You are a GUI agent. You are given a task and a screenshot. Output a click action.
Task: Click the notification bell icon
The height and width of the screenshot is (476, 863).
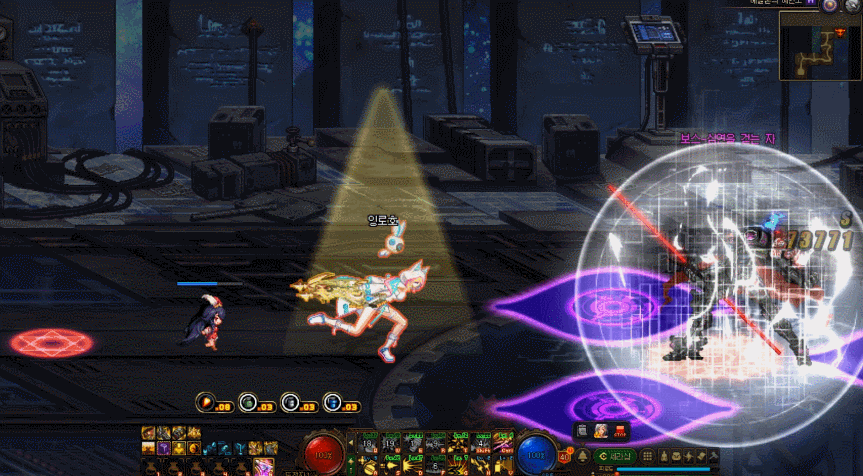coord(583,456)
